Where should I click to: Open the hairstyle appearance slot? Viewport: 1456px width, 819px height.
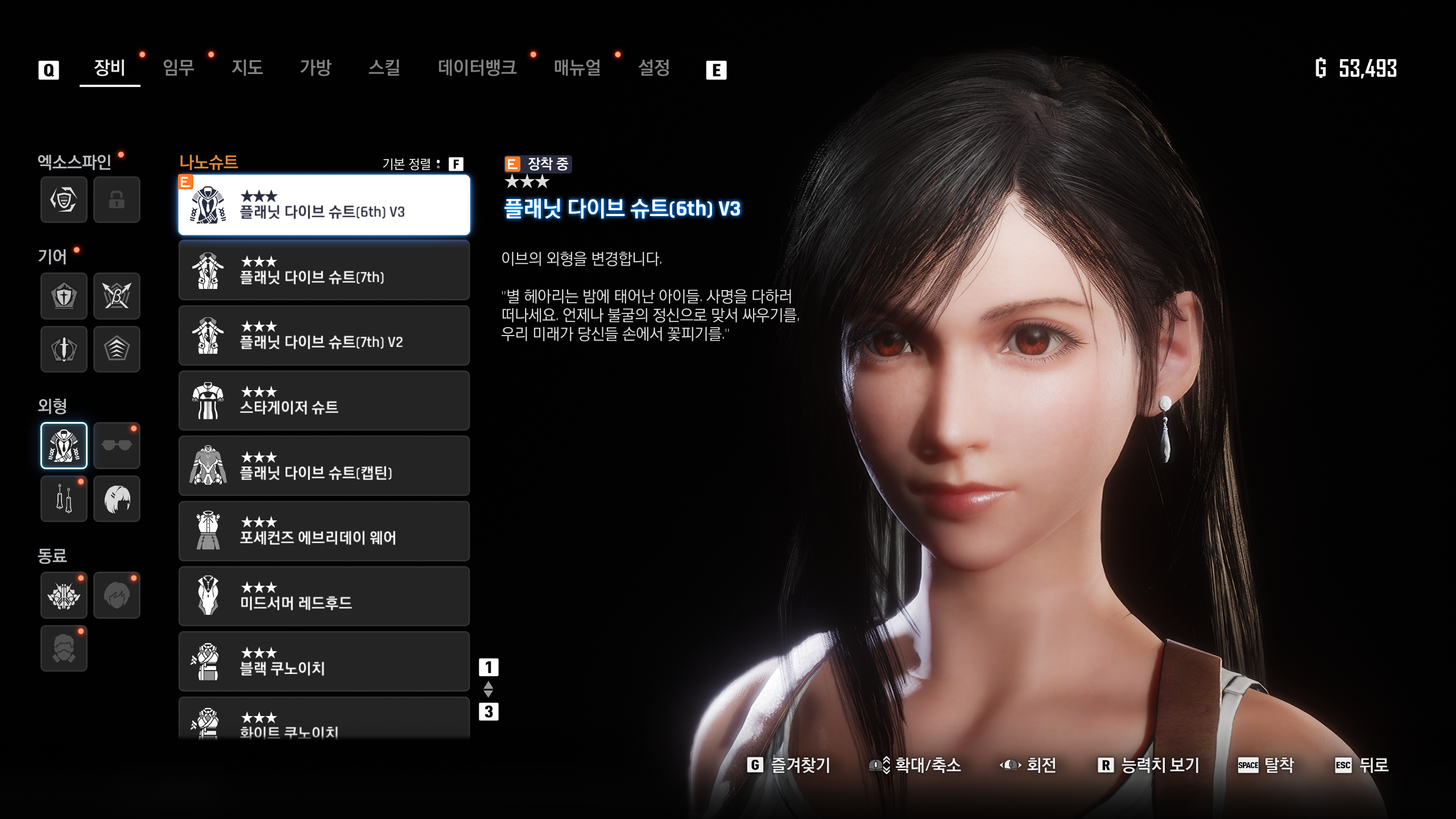117,499
